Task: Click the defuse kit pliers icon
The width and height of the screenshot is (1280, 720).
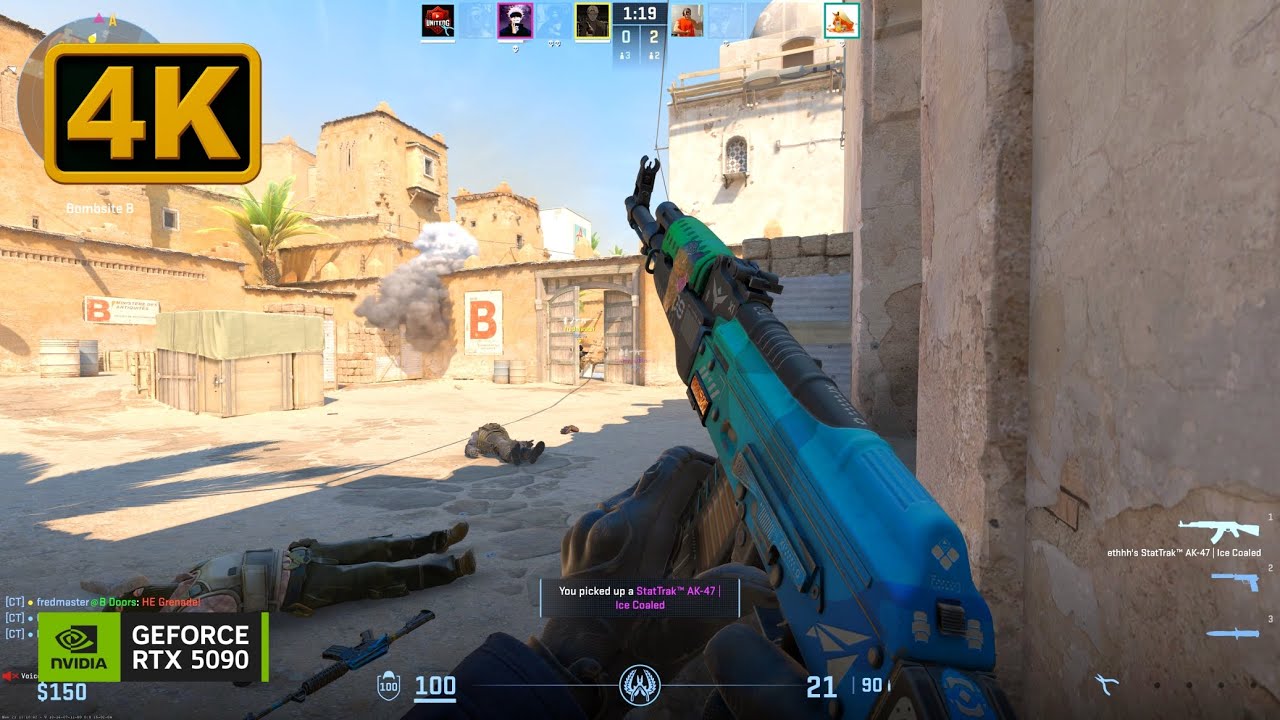Action: [x=1105, y=685]
